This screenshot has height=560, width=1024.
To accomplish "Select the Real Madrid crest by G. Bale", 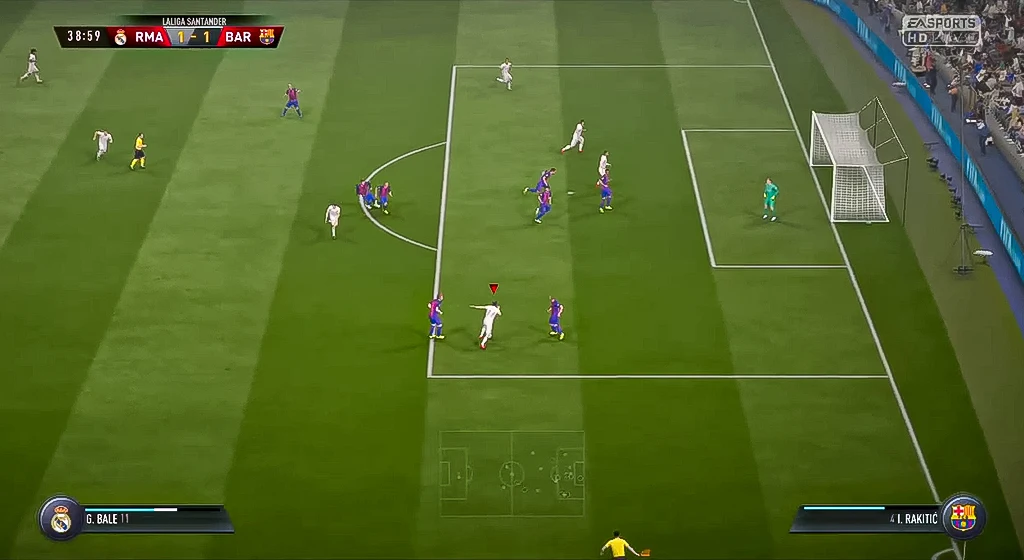I will pyautogui.click(x=60, y=518).
